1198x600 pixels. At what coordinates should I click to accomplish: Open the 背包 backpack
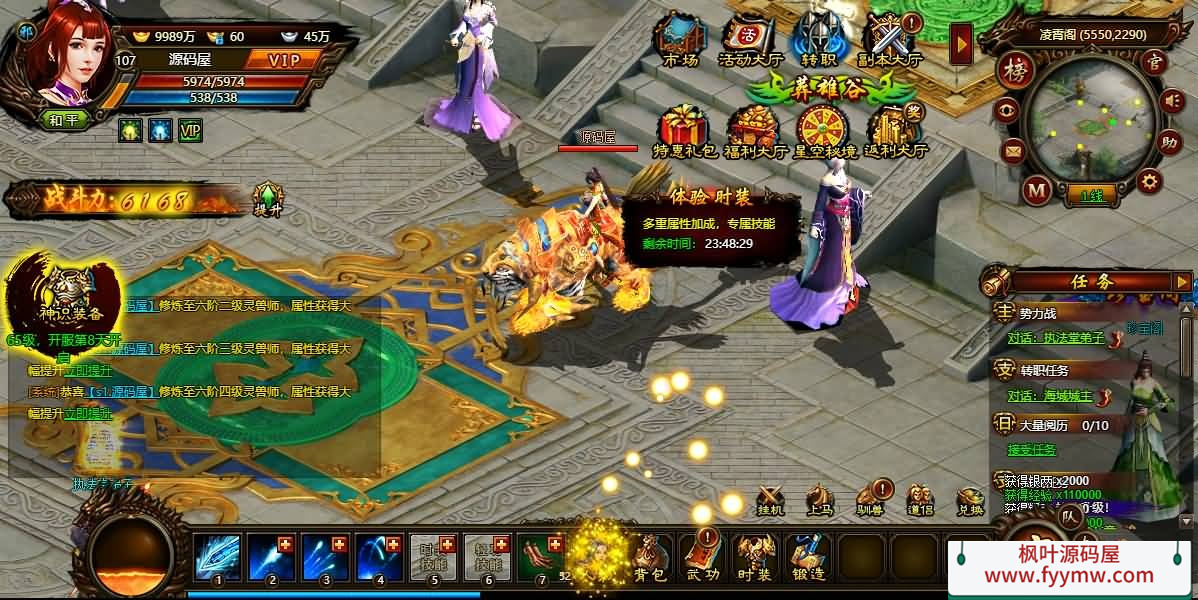(652, 556)
